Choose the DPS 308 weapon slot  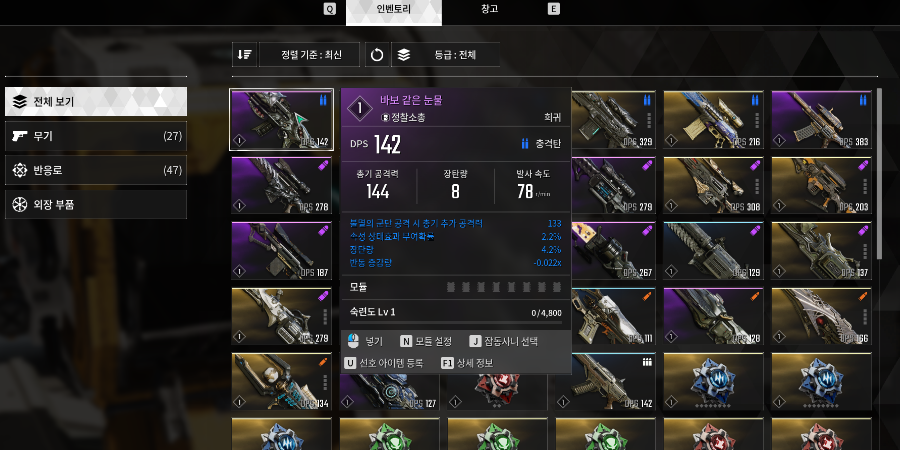716,186
